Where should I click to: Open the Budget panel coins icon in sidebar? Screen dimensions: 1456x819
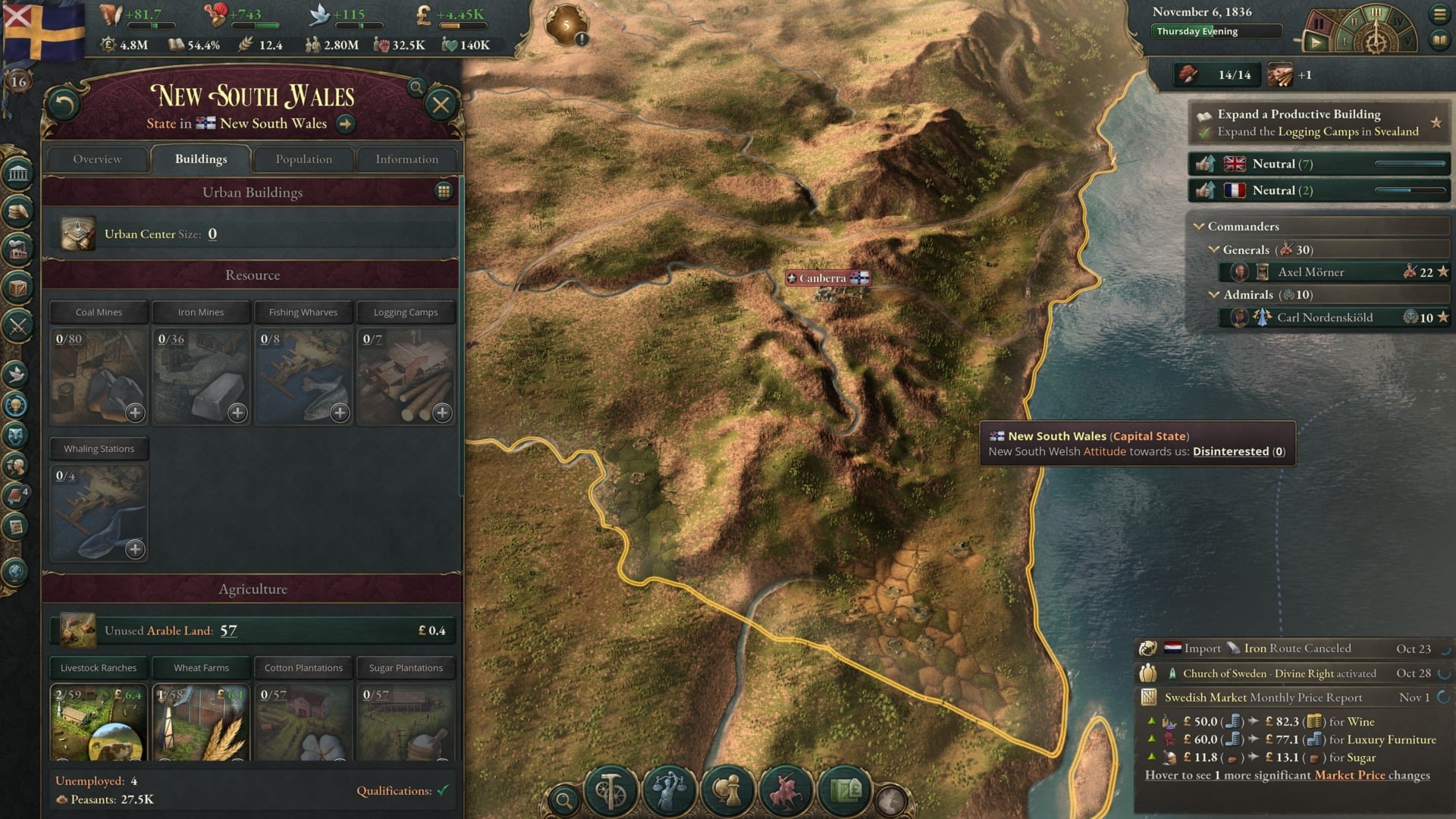(x=19, y=212)
